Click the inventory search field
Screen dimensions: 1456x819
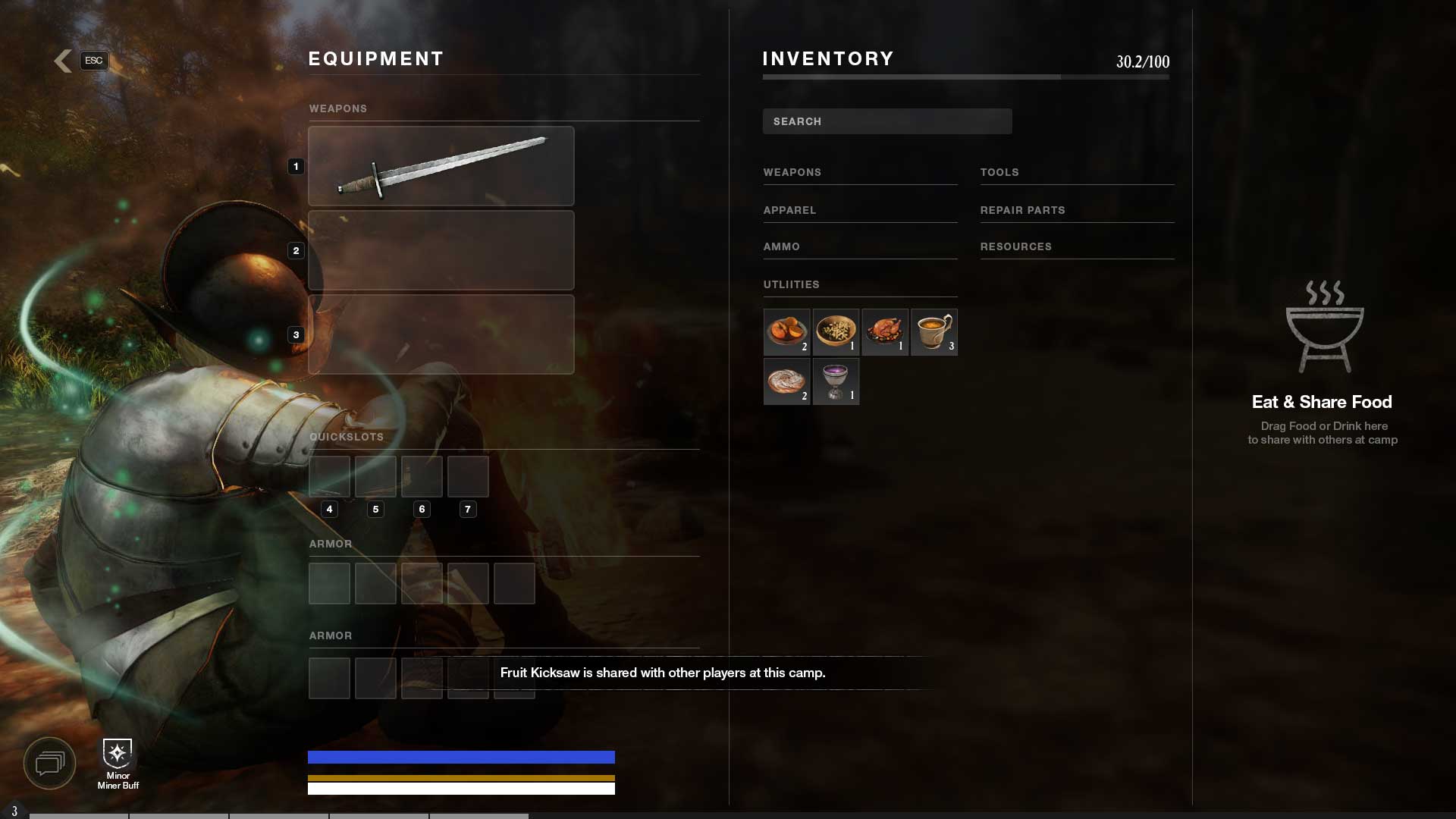coord(886,121)
